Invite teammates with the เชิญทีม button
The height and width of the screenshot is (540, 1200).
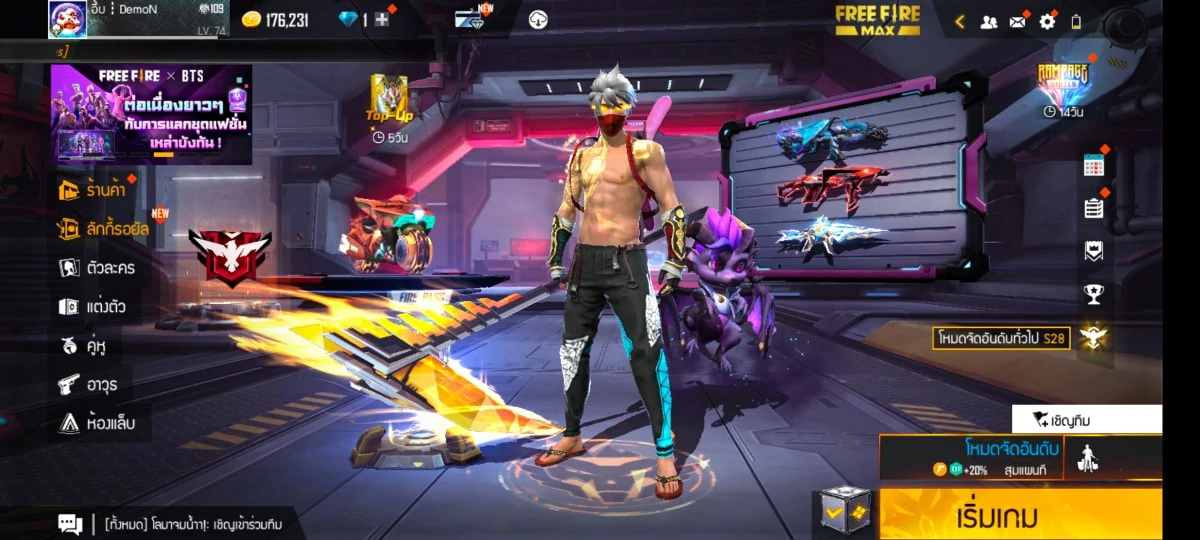click(1086, 419)
